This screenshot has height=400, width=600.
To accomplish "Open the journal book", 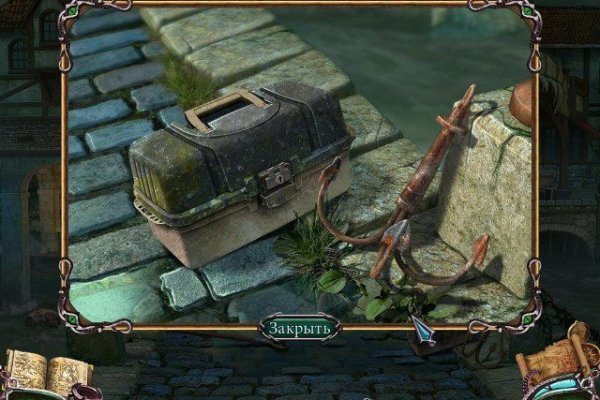I will 45,372.
